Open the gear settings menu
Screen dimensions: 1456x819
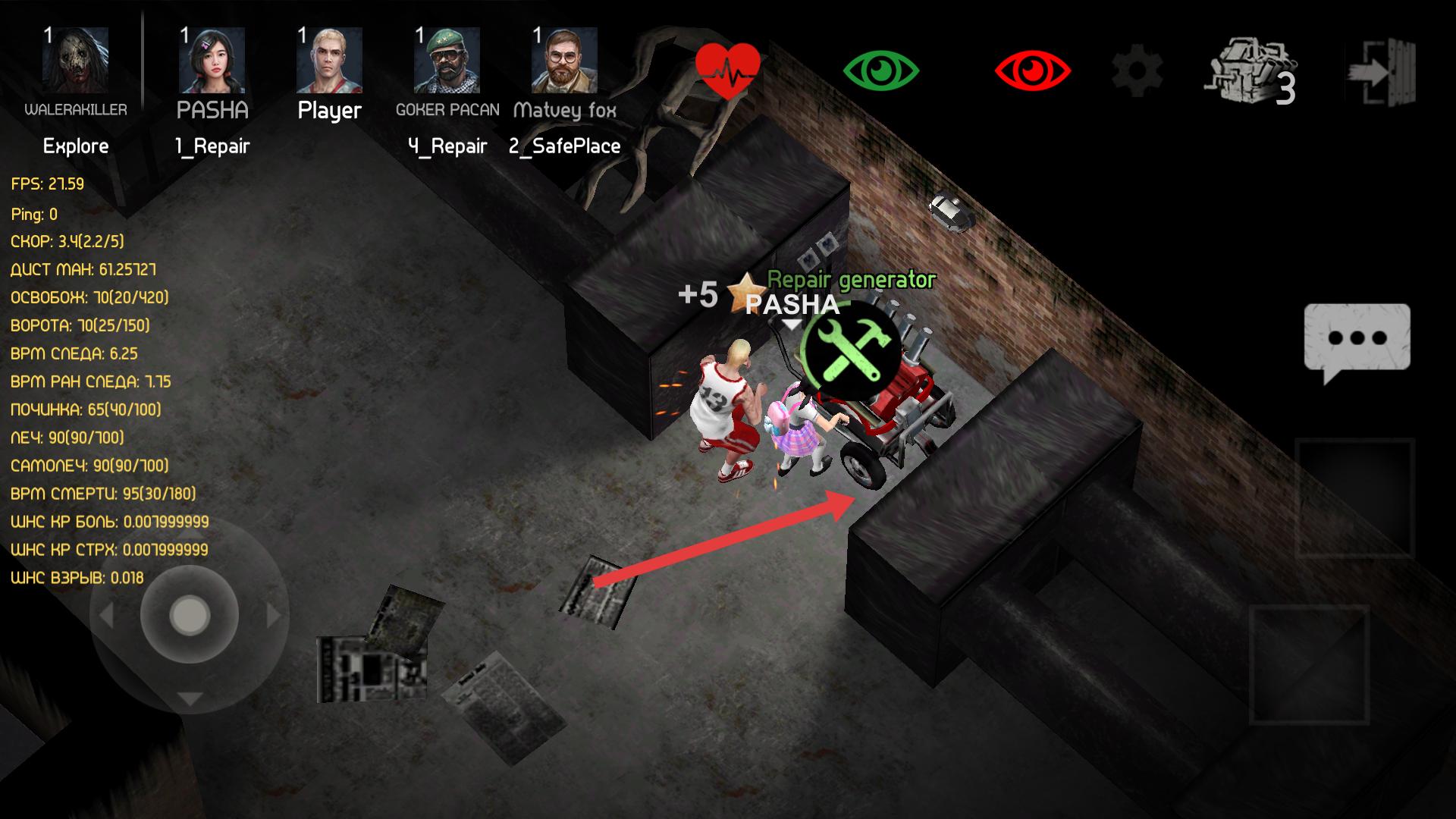coord(1137,71)
